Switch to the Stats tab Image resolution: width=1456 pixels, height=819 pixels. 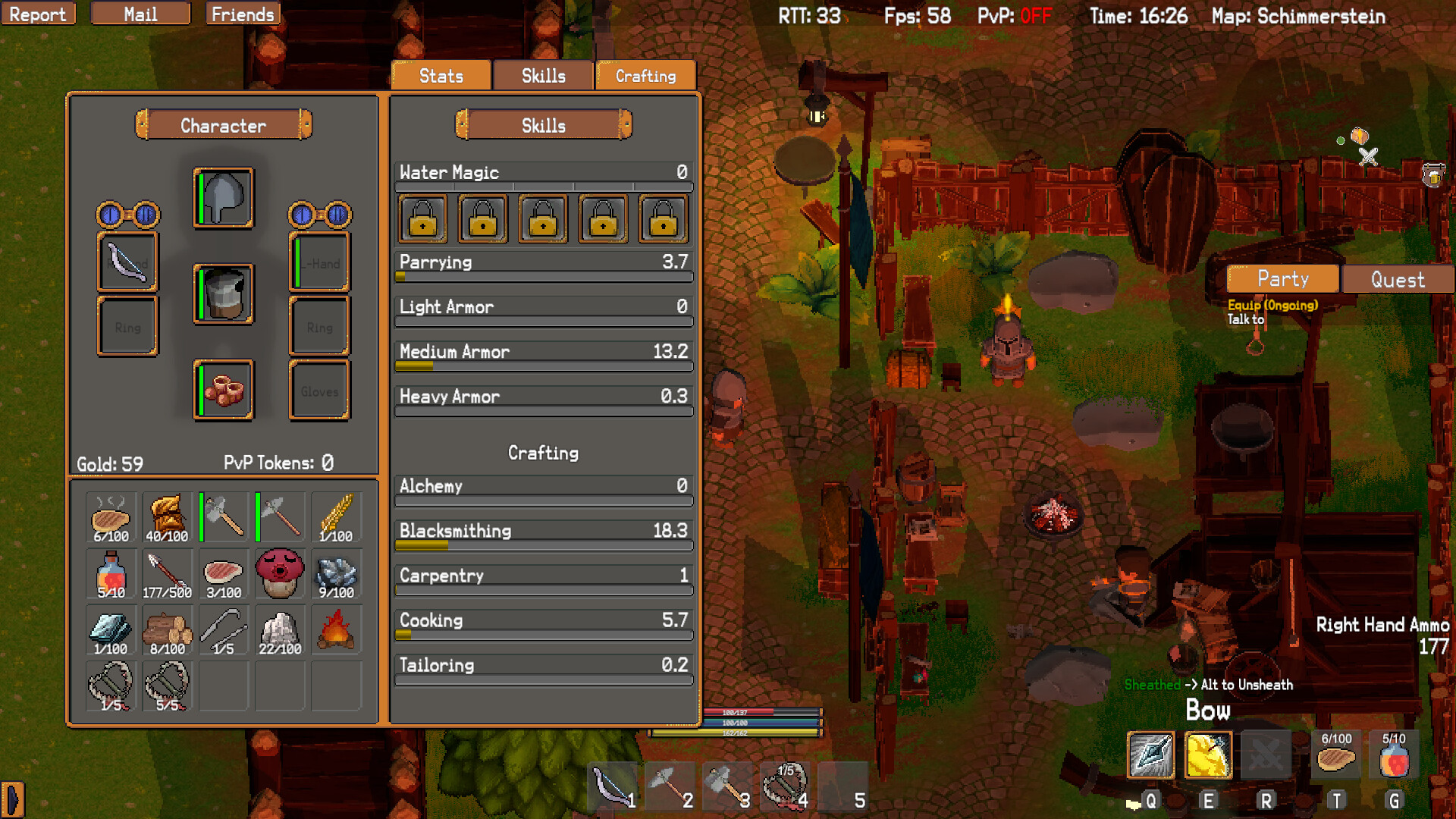(x=440, y=75)
